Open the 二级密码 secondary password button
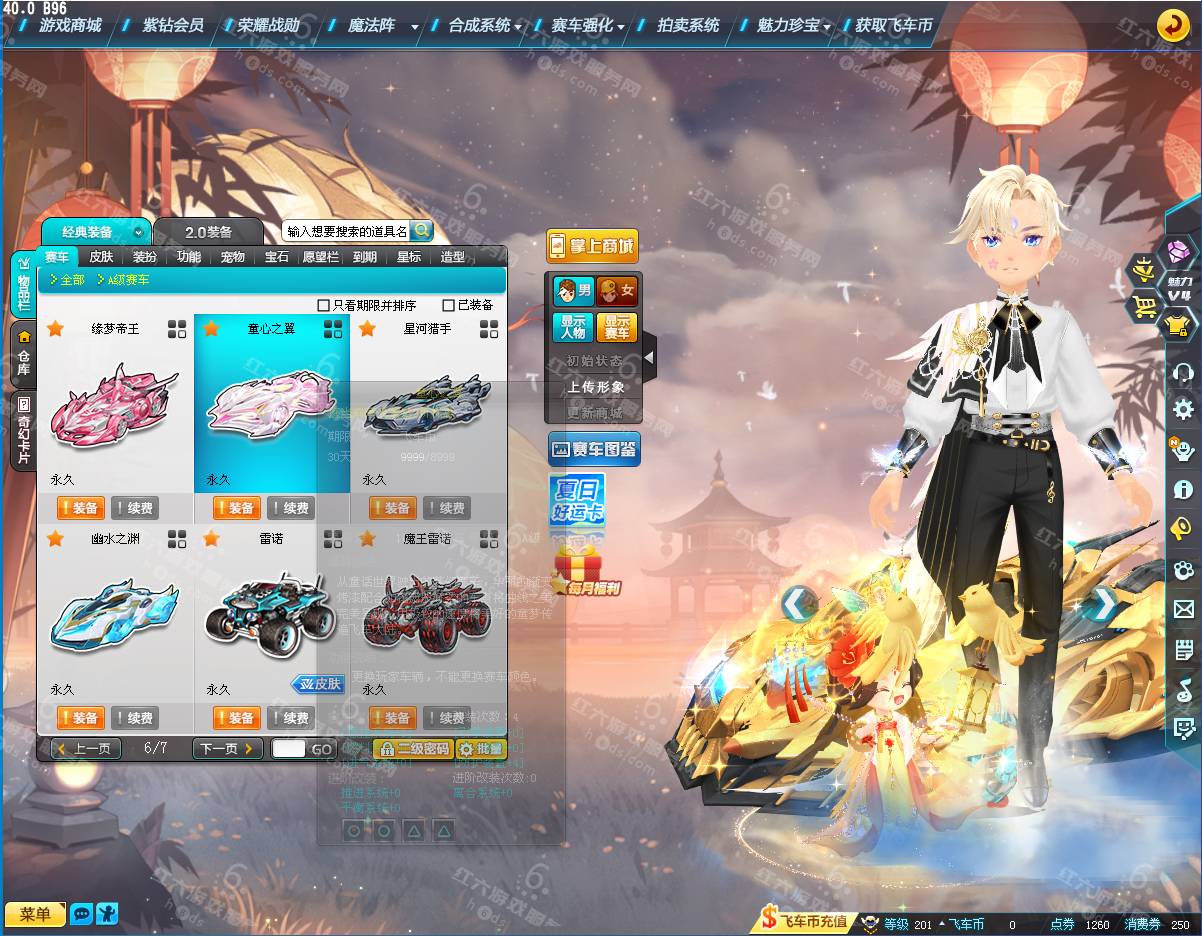 click(414, 748)
